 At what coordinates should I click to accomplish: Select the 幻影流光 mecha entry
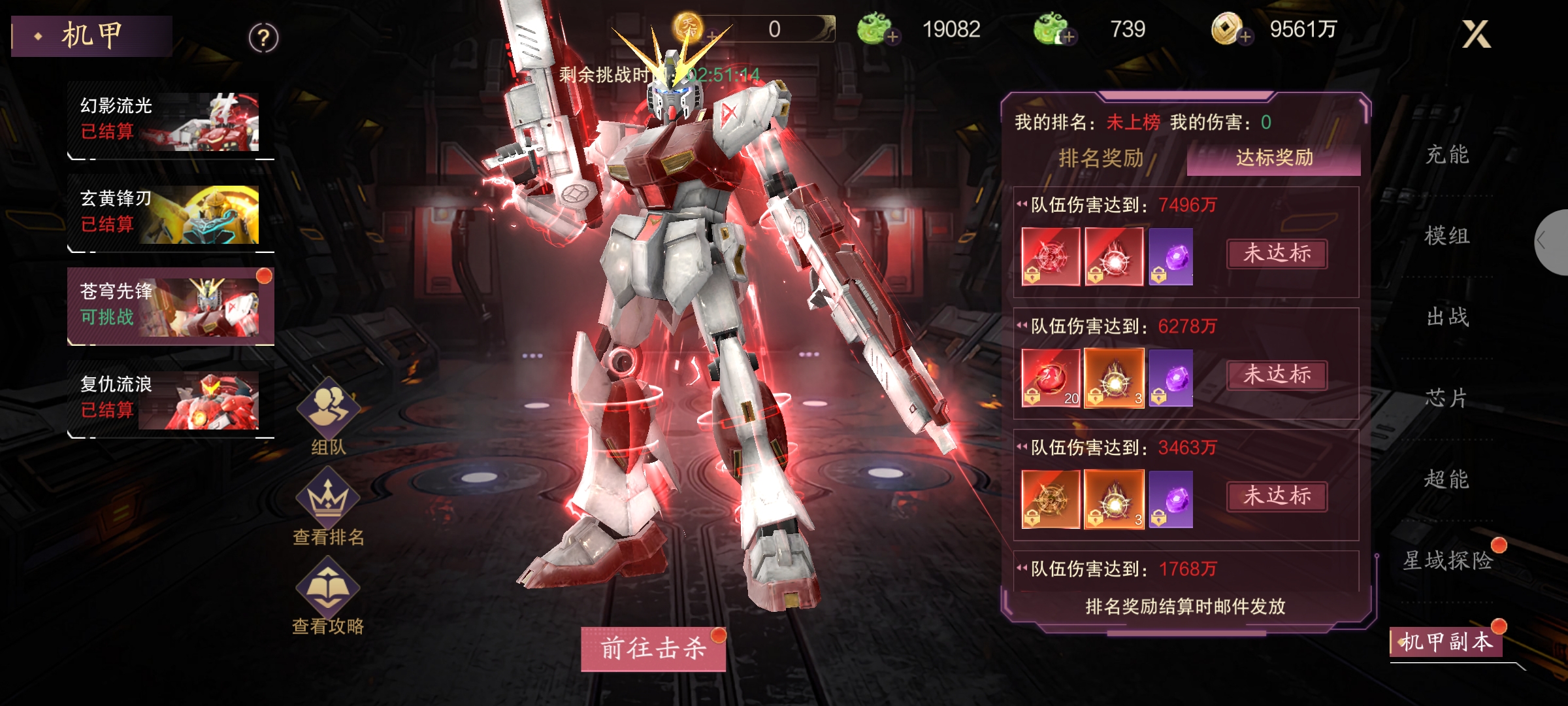coord(169,120)
